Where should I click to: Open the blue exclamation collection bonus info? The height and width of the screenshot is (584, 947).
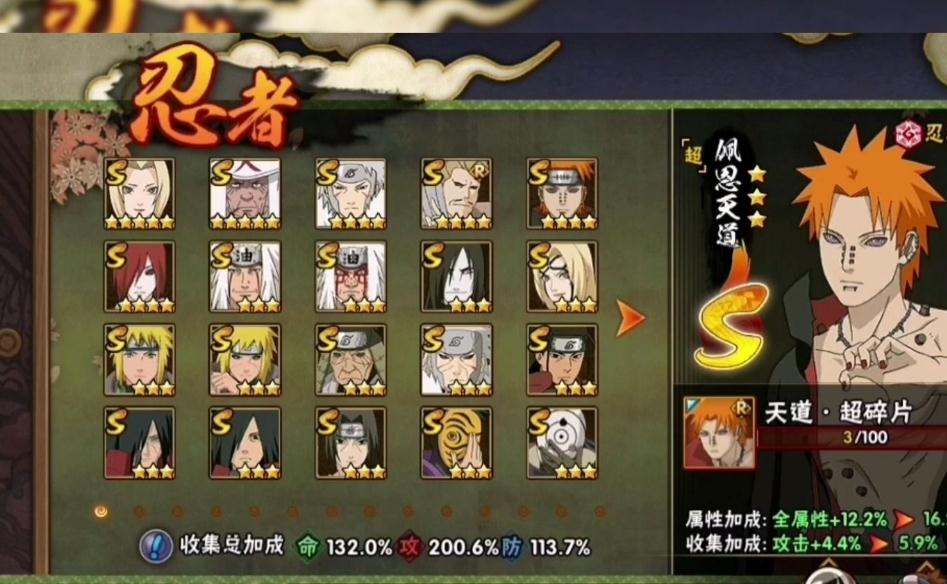(x=154, y=545)
